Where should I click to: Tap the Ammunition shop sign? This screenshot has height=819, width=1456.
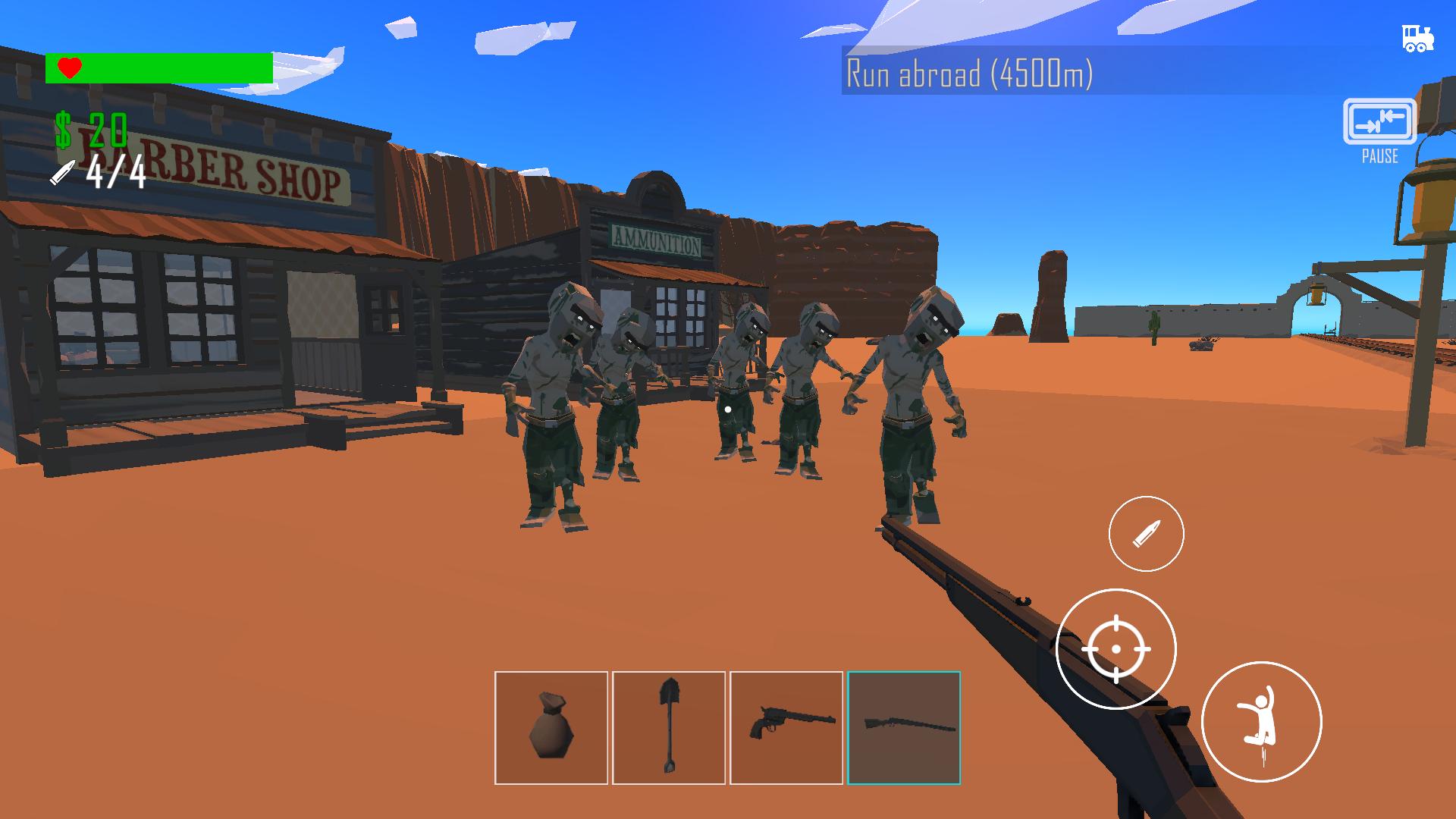(x=657, y=241)
